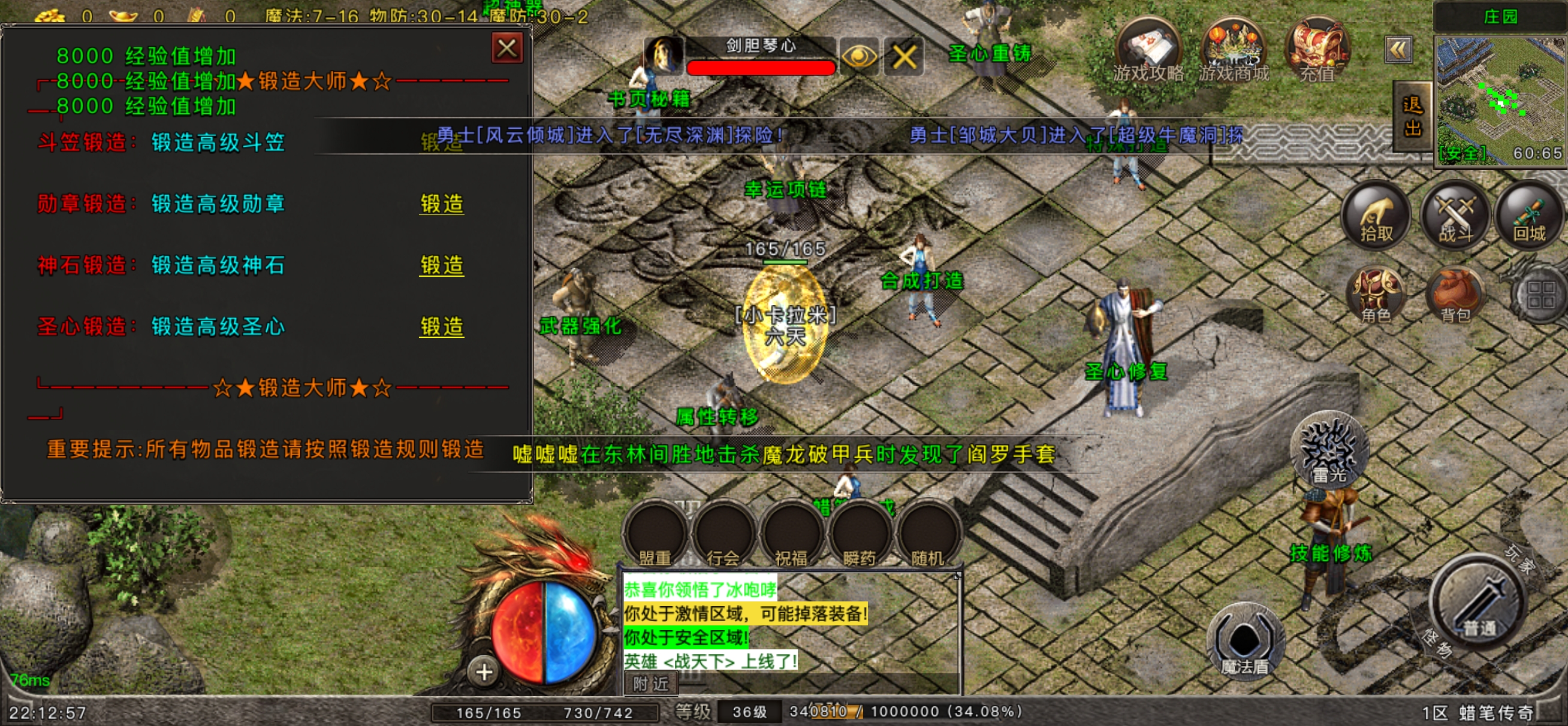
Task: View target info with the eye icon
Action: point(858,57)
